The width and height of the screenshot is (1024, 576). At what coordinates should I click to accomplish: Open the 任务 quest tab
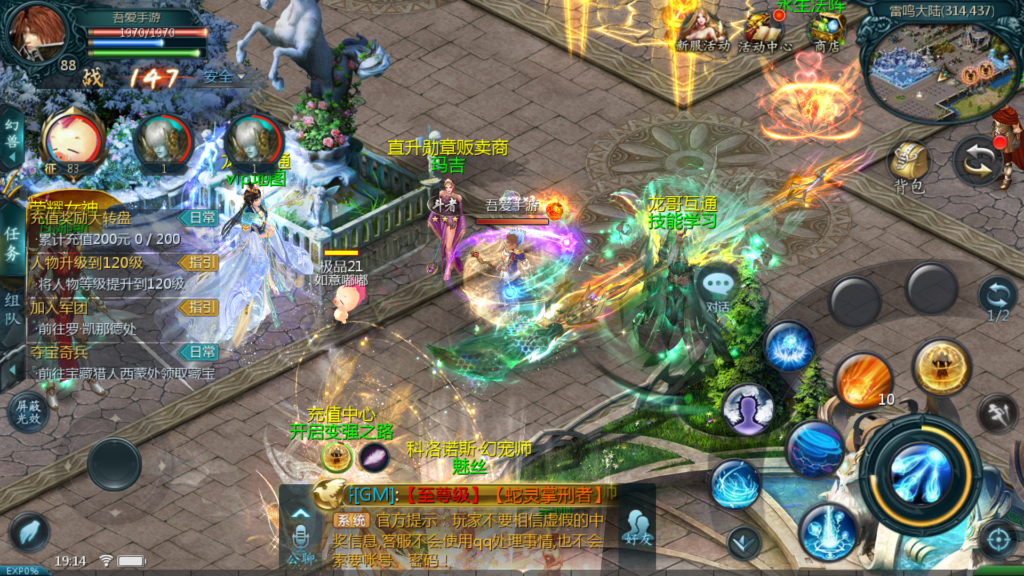(x=12, y=242)
